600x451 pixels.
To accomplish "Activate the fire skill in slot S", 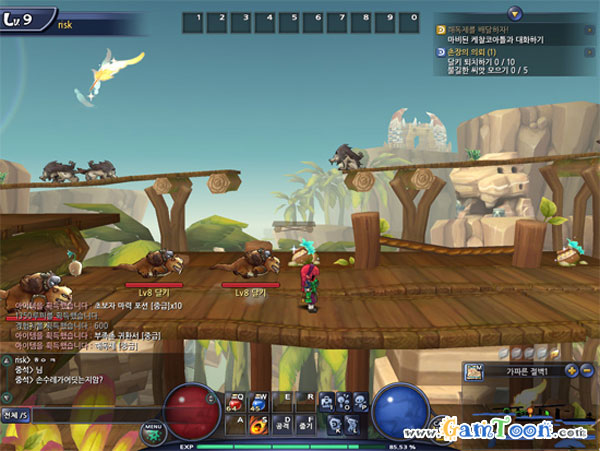I will (259, 424).
